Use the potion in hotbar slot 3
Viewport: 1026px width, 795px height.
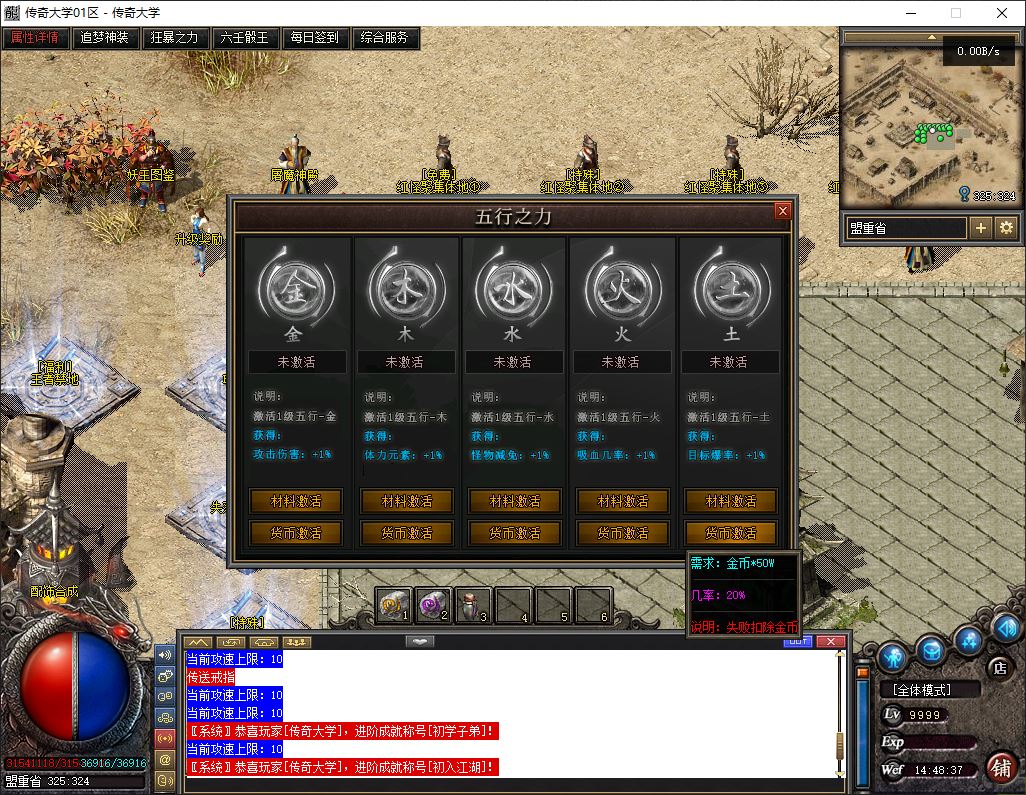(472, 604)
